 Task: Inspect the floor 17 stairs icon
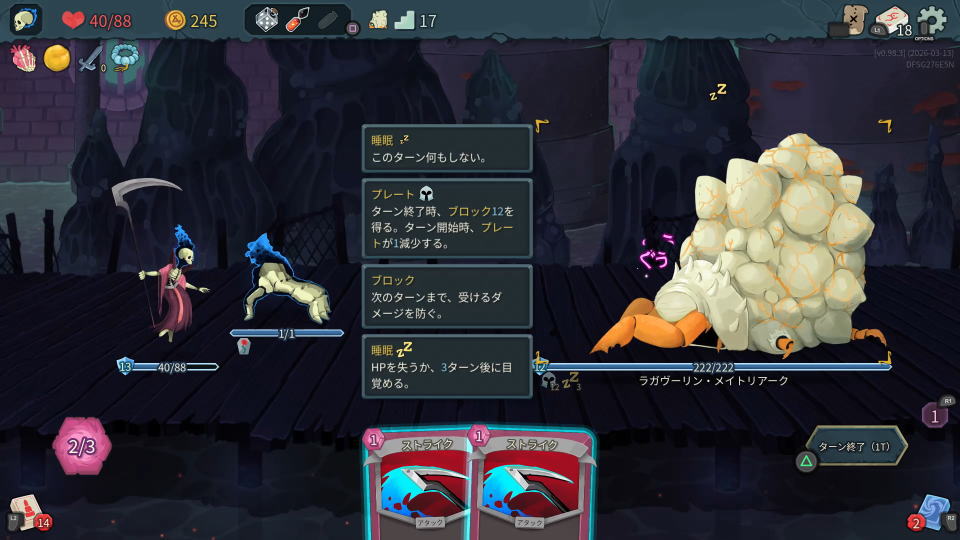(405, 20)
